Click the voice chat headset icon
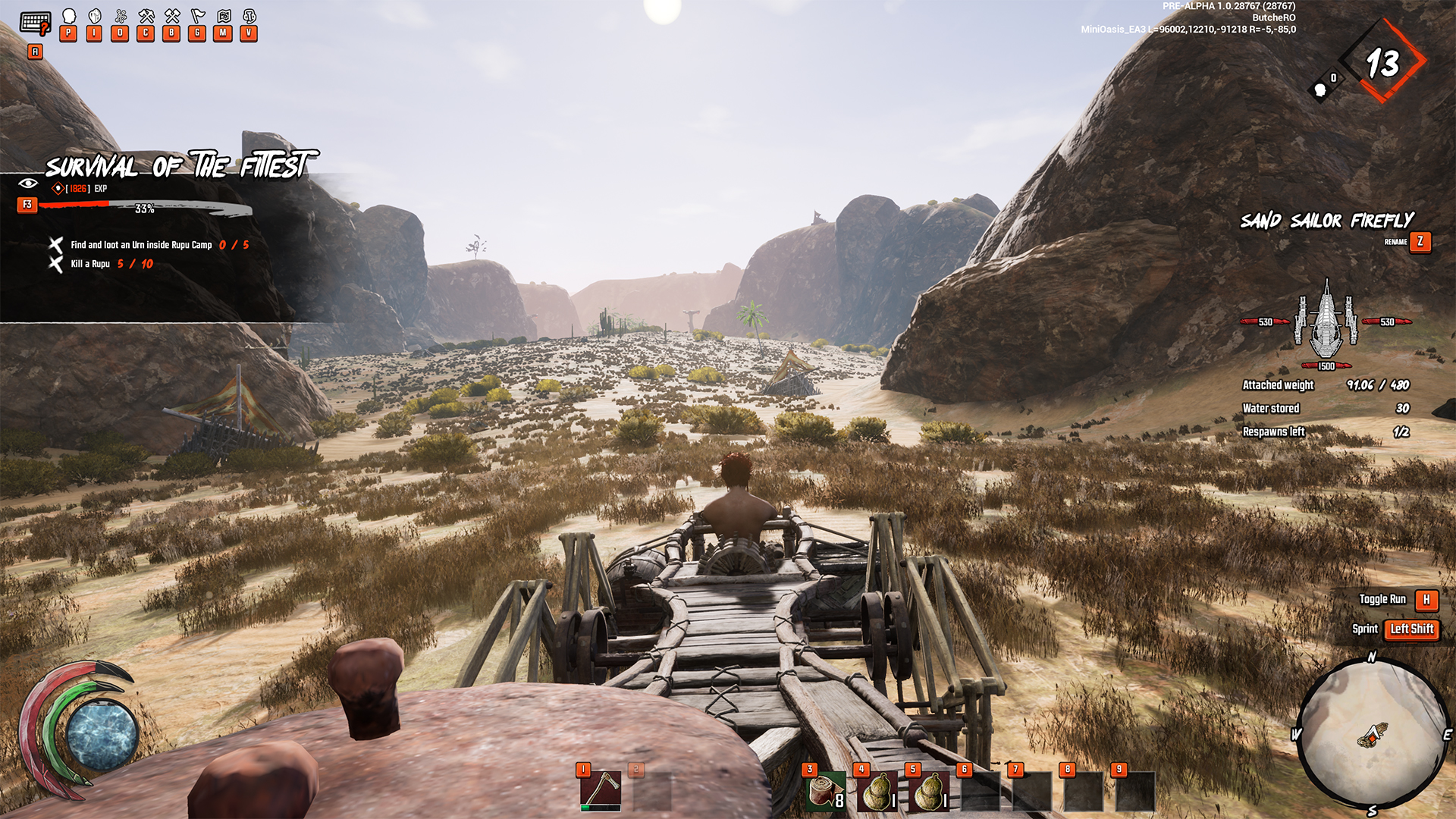This screenshot has height=819, width=1456. tap(249, 17)
